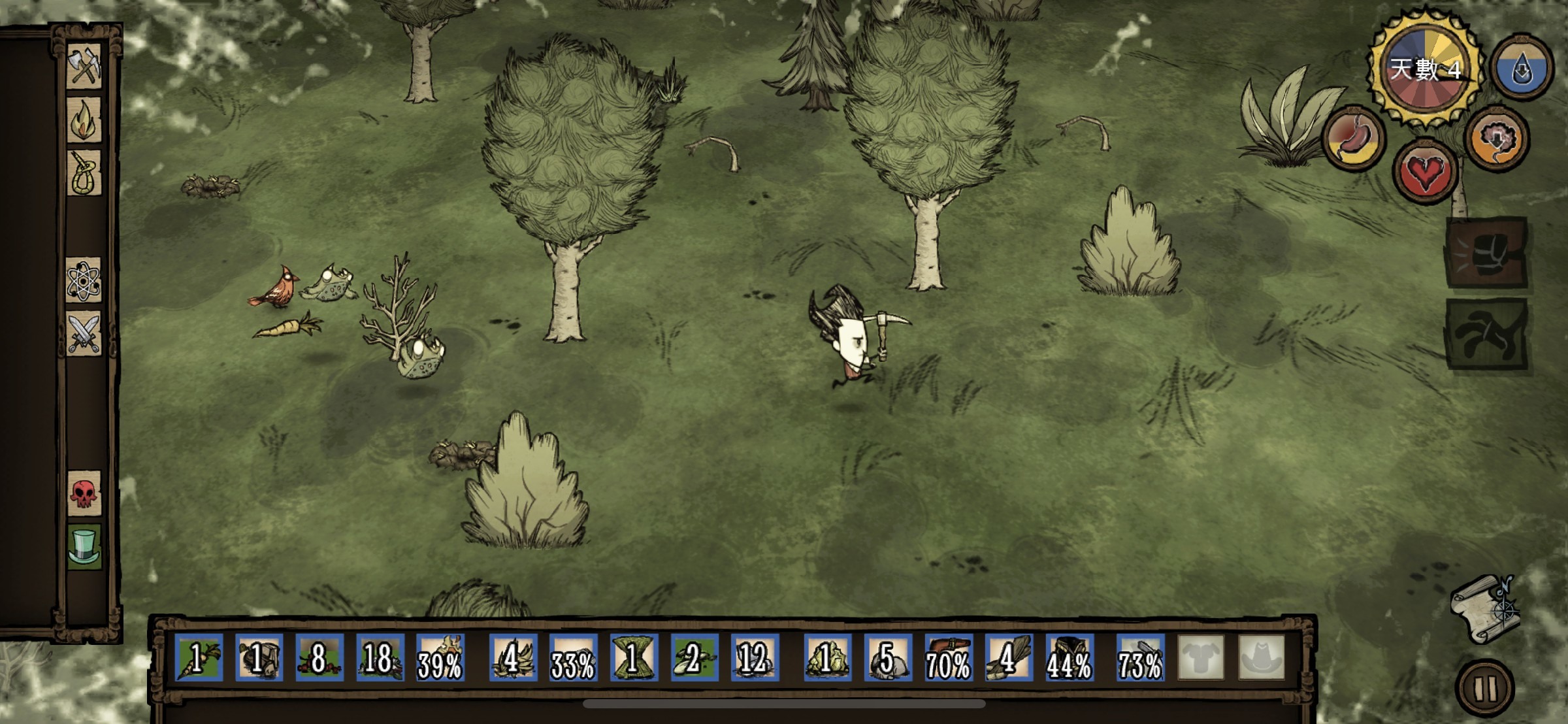Select the gold nugget slot
Screen dimensions: 1568x724
[x=826, y=658]
